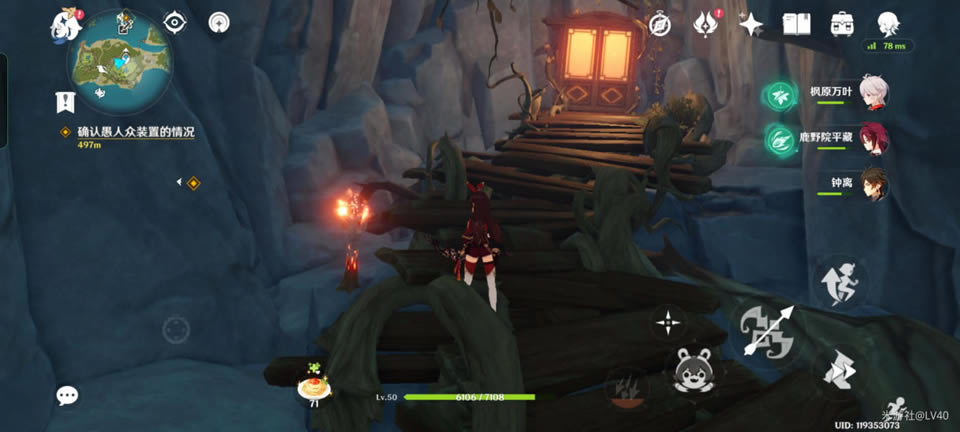Open the Wish star menu
Screen dimensions: 960x432
[x=751, y=23]
